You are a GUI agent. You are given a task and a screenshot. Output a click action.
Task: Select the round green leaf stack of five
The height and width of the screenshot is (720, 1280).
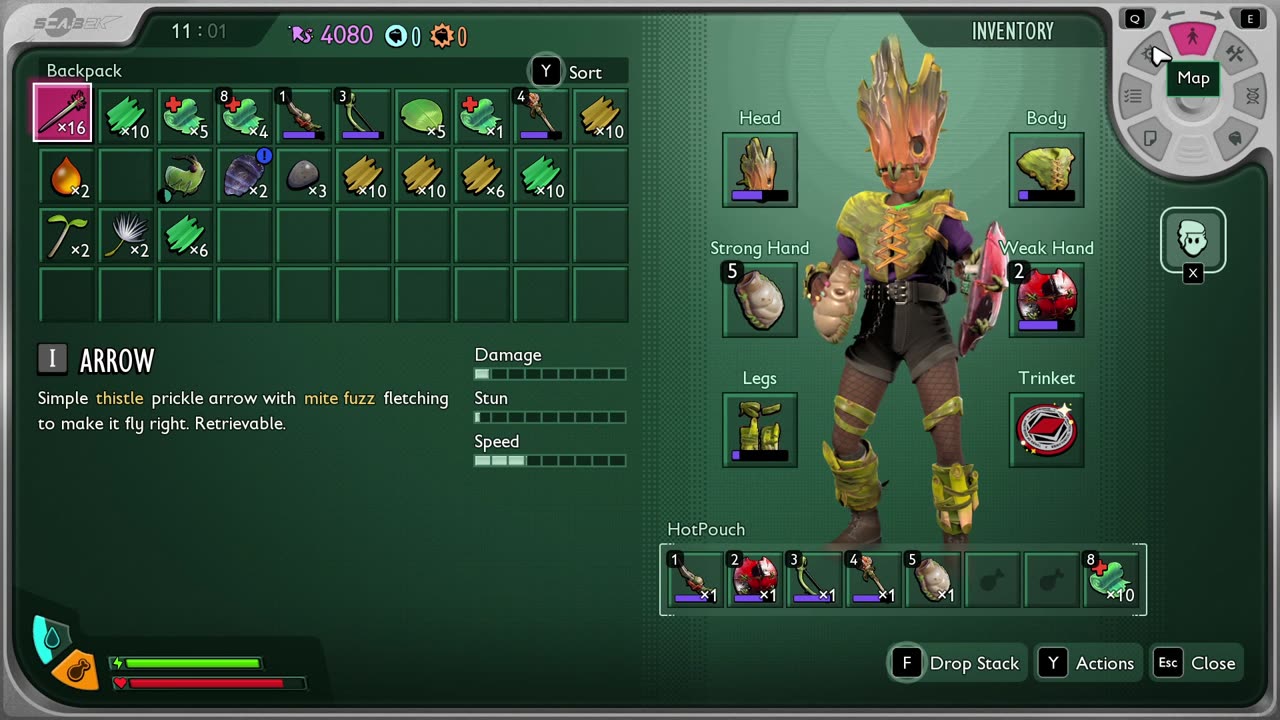422,116
